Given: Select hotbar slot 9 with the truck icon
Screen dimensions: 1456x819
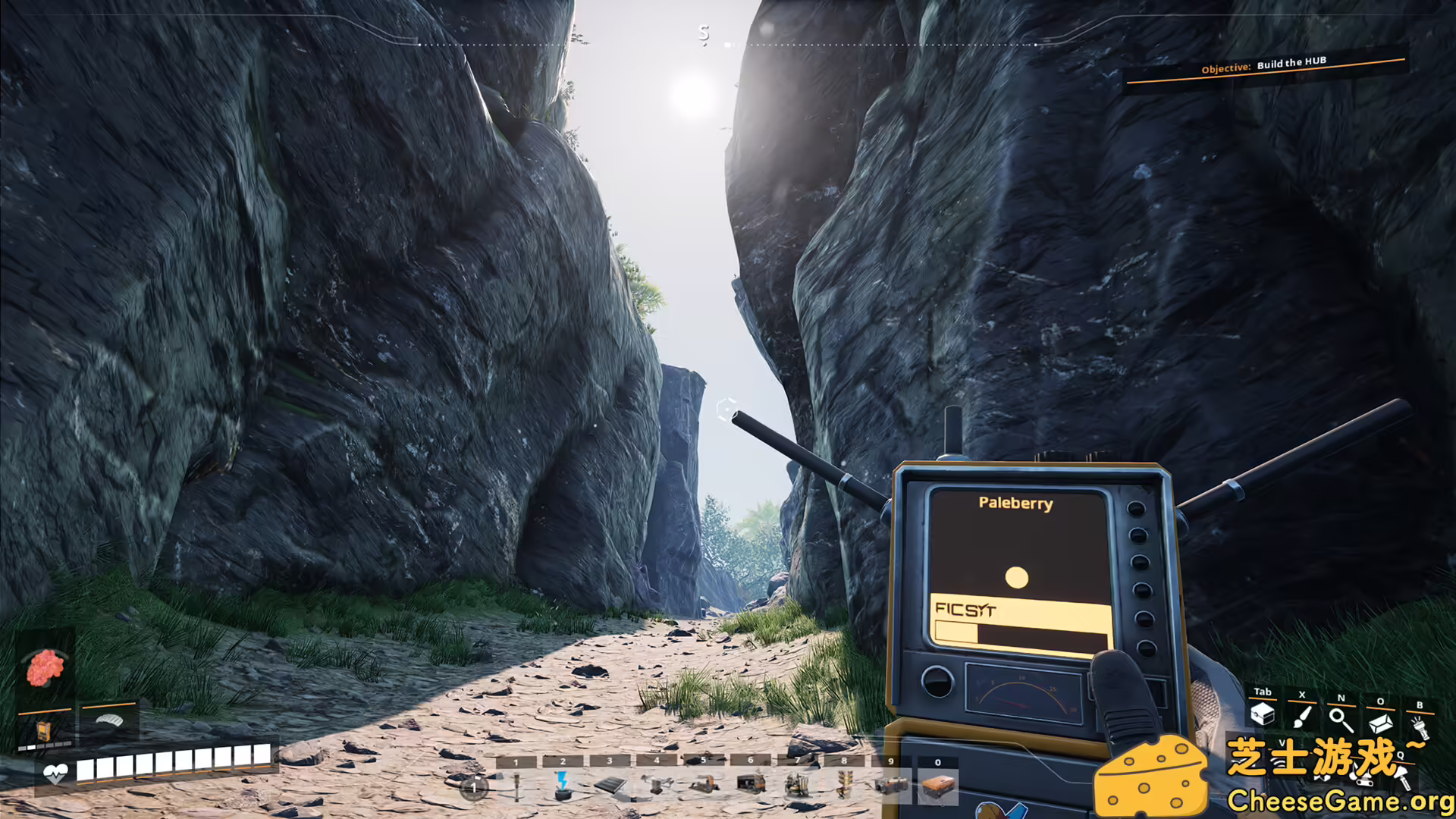Looking at the screenshot, I should click(x=893, y=785).
